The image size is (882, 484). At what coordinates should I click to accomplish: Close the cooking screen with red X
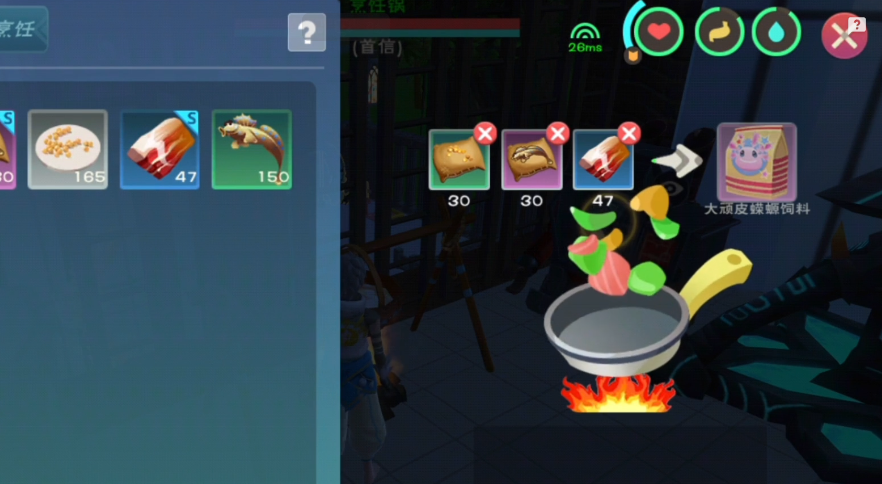coord(842,36)
